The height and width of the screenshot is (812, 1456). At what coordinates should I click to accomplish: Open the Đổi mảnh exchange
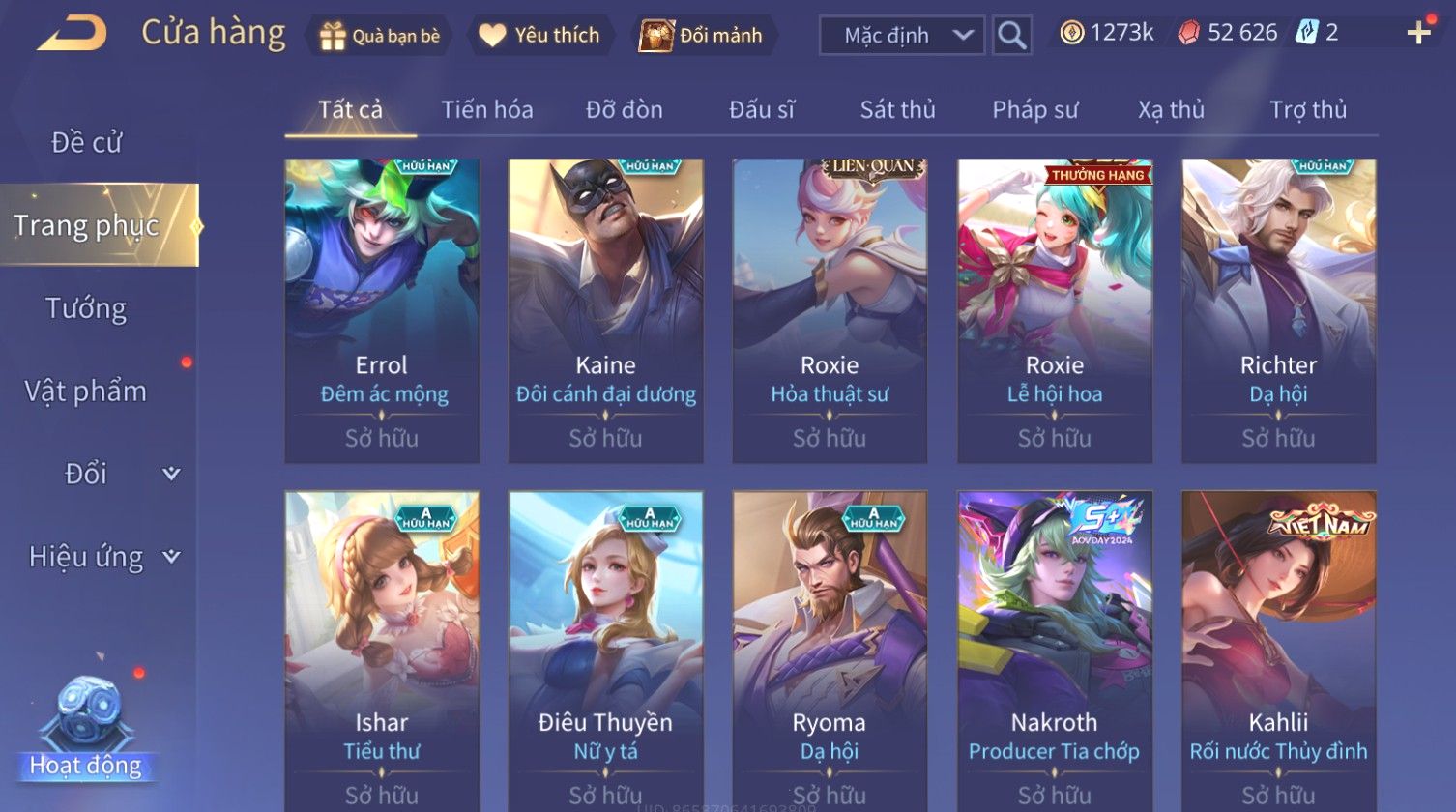click(x=703, y=36)
